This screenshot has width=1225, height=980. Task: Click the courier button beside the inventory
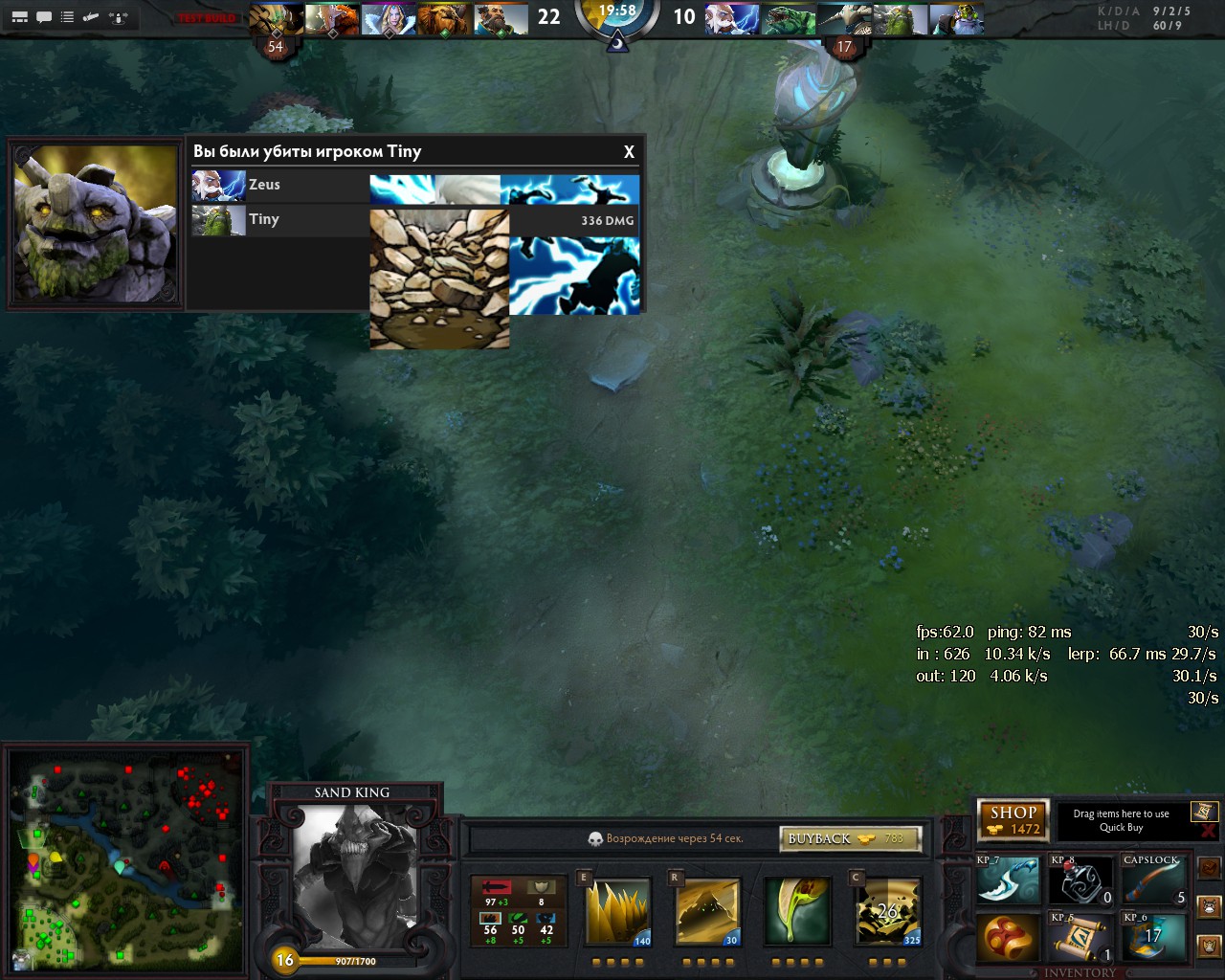[x=1210, y=905]
